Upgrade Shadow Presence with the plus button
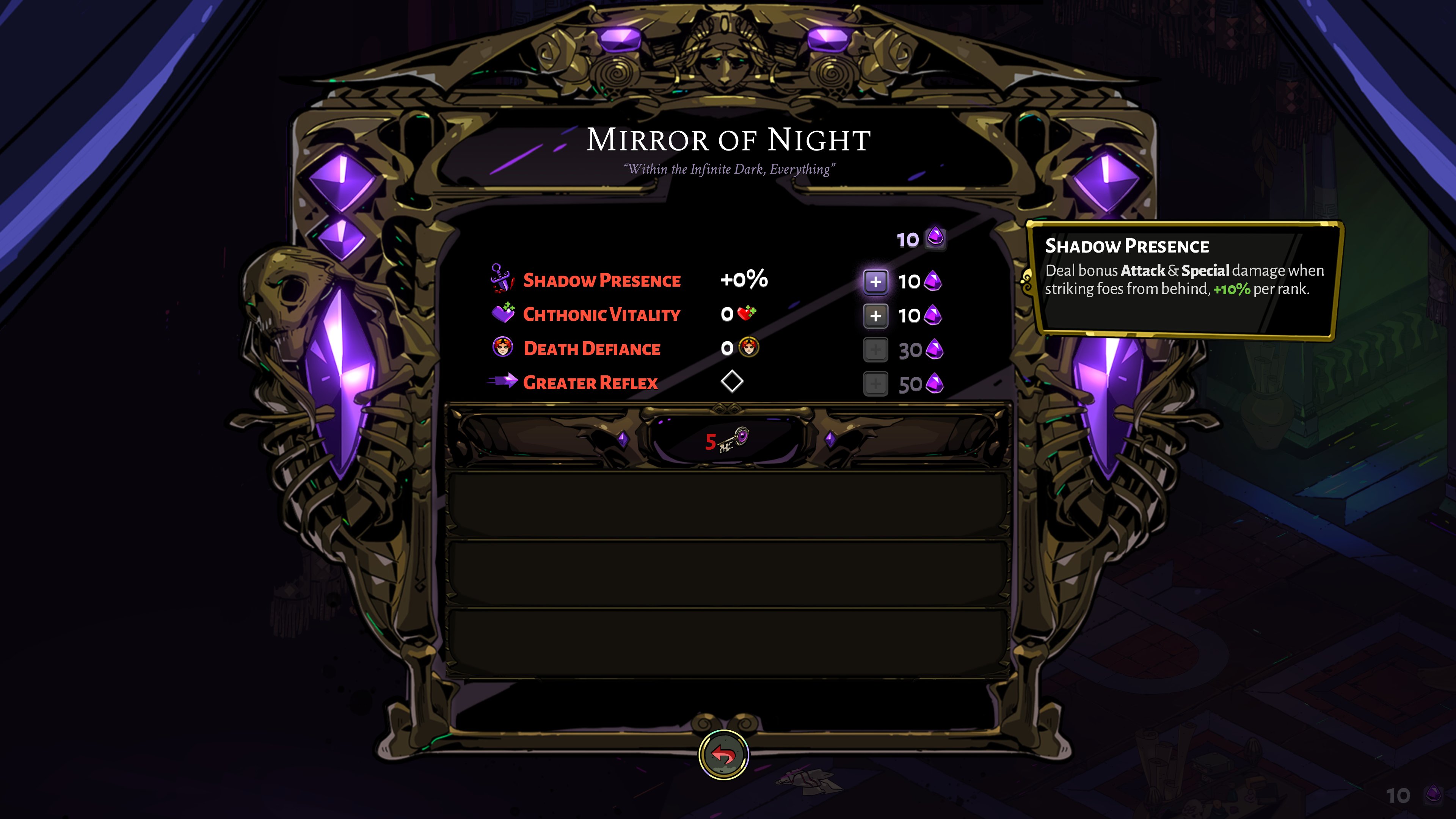The height and width of the screenshot is (819, 1456). pyautogui.click(x=875, y=281)
